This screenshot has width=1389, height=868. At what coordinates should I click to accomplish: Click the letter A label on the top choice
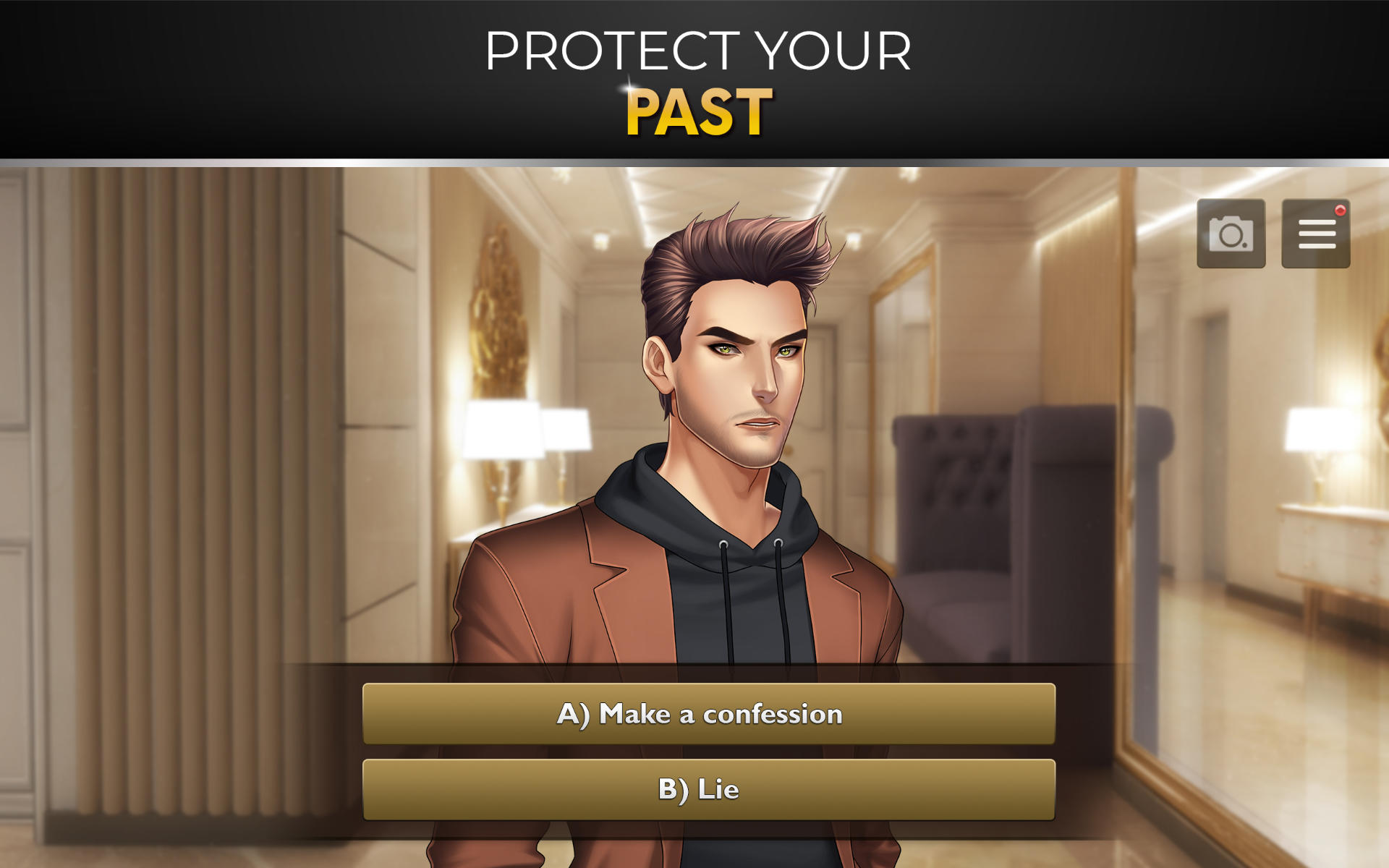tap(574, 715)
